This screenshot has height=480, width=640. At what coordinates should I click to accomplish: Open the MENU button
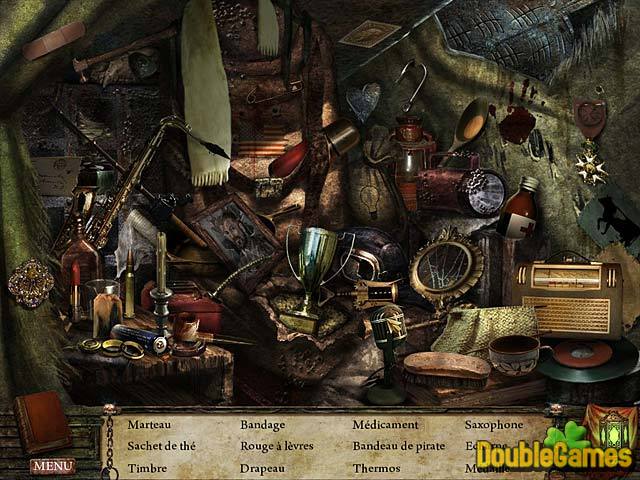point(52,465)
